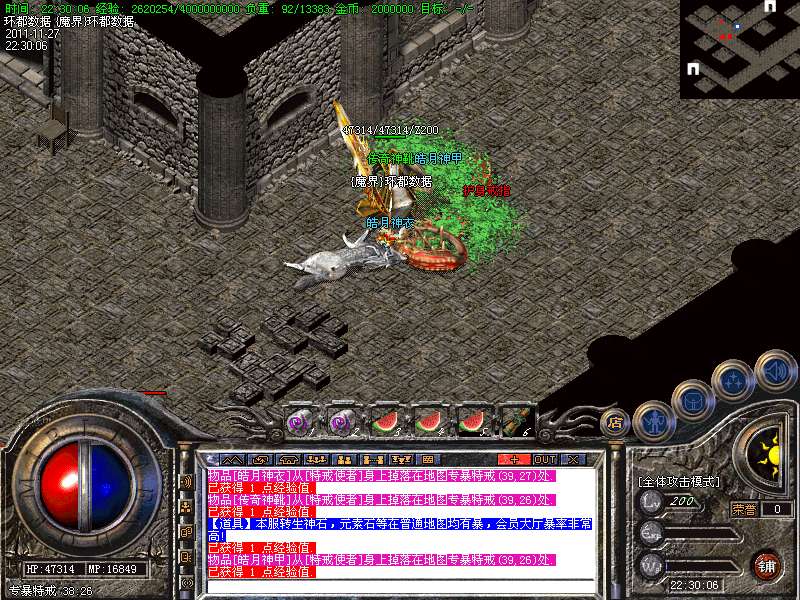Click the red 铺 stall button
Viewport: 800px width, 600px height.
point(766,565)
